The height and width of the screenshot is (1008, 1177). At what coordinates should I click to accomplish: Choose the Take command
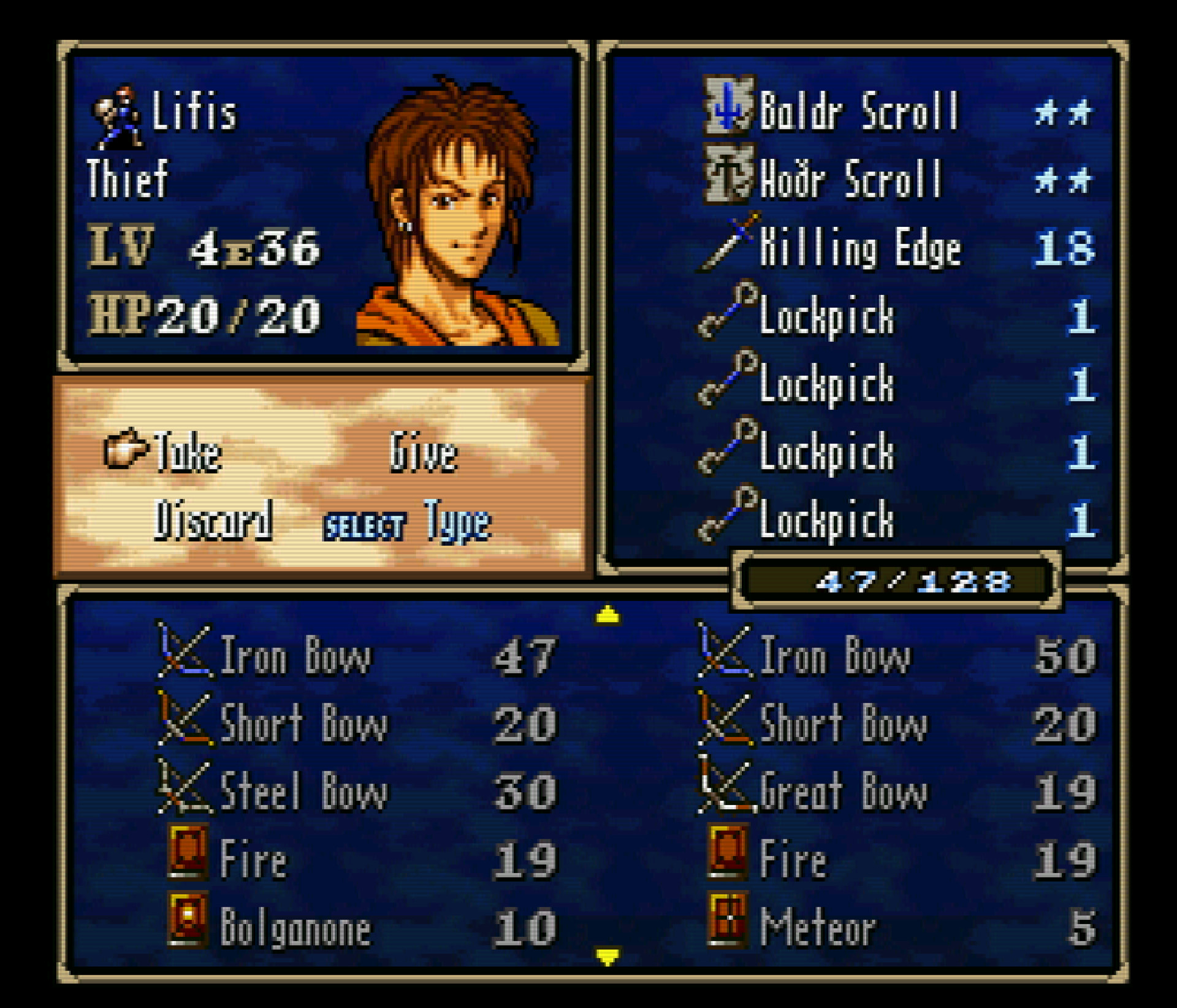pos(186,452)
